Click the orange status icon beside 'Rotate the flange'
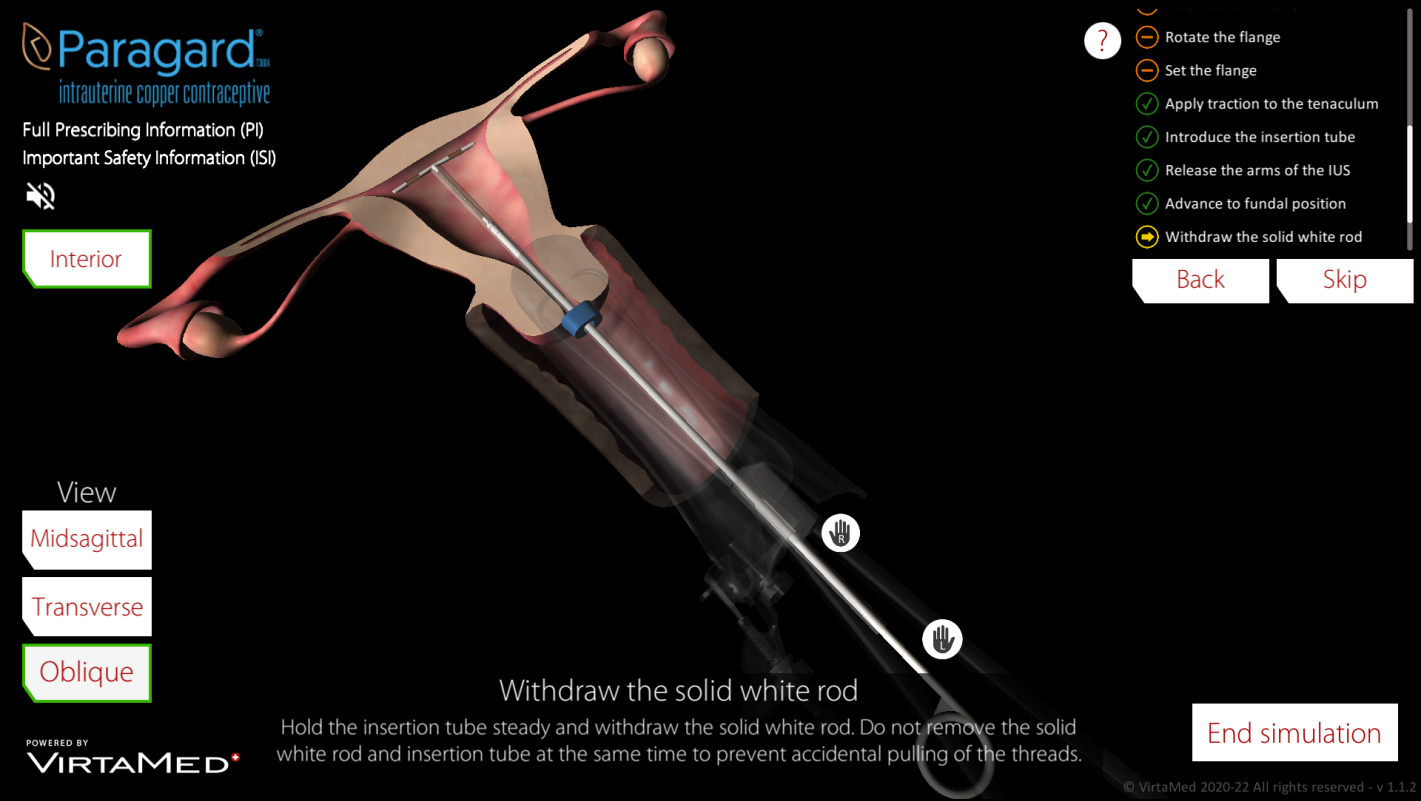Screen dimensions: 1421x801 tap(1146, 37)
